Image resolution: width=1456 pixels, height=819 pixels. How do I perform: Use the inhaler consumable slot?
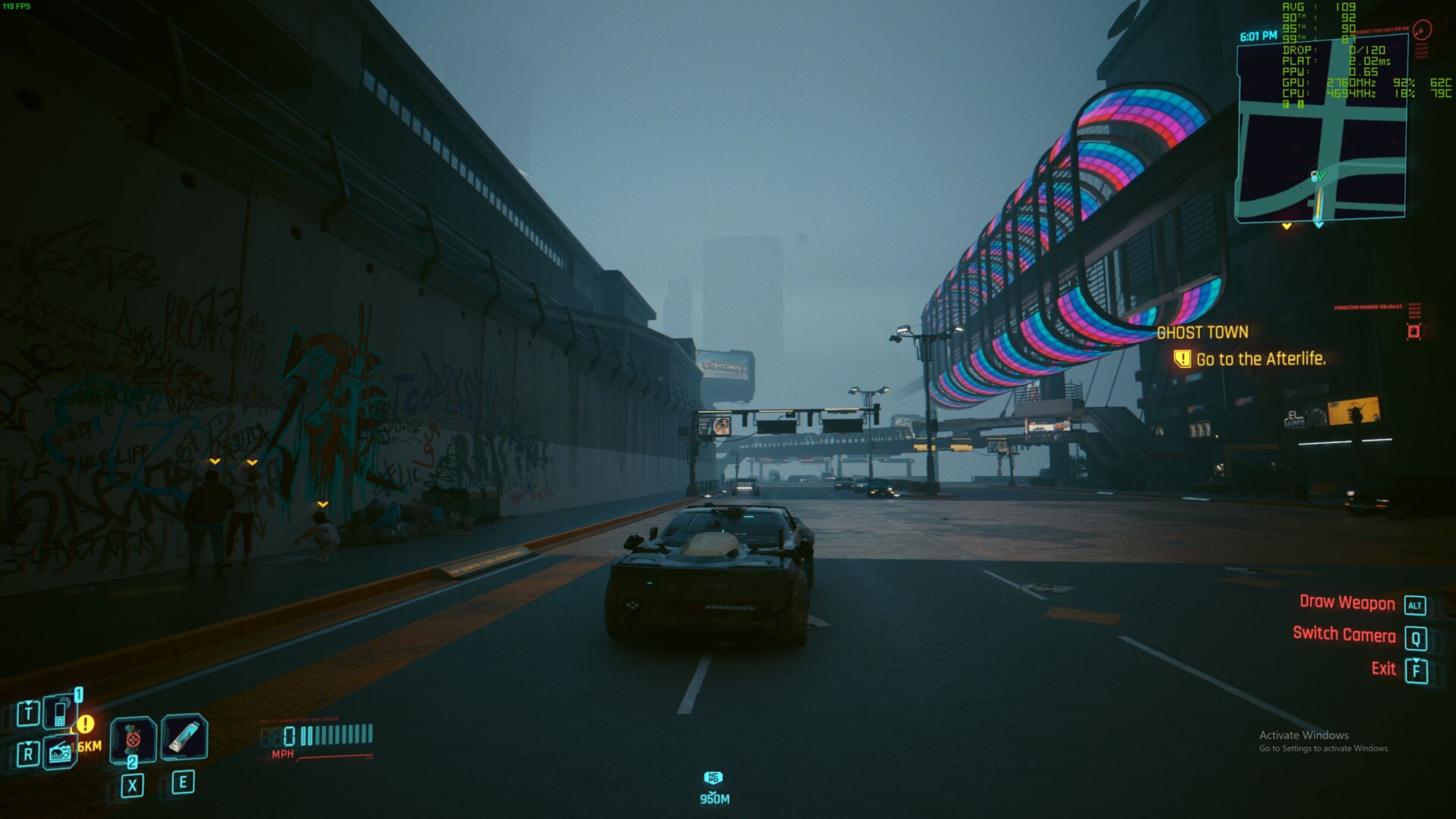point(184,736)
